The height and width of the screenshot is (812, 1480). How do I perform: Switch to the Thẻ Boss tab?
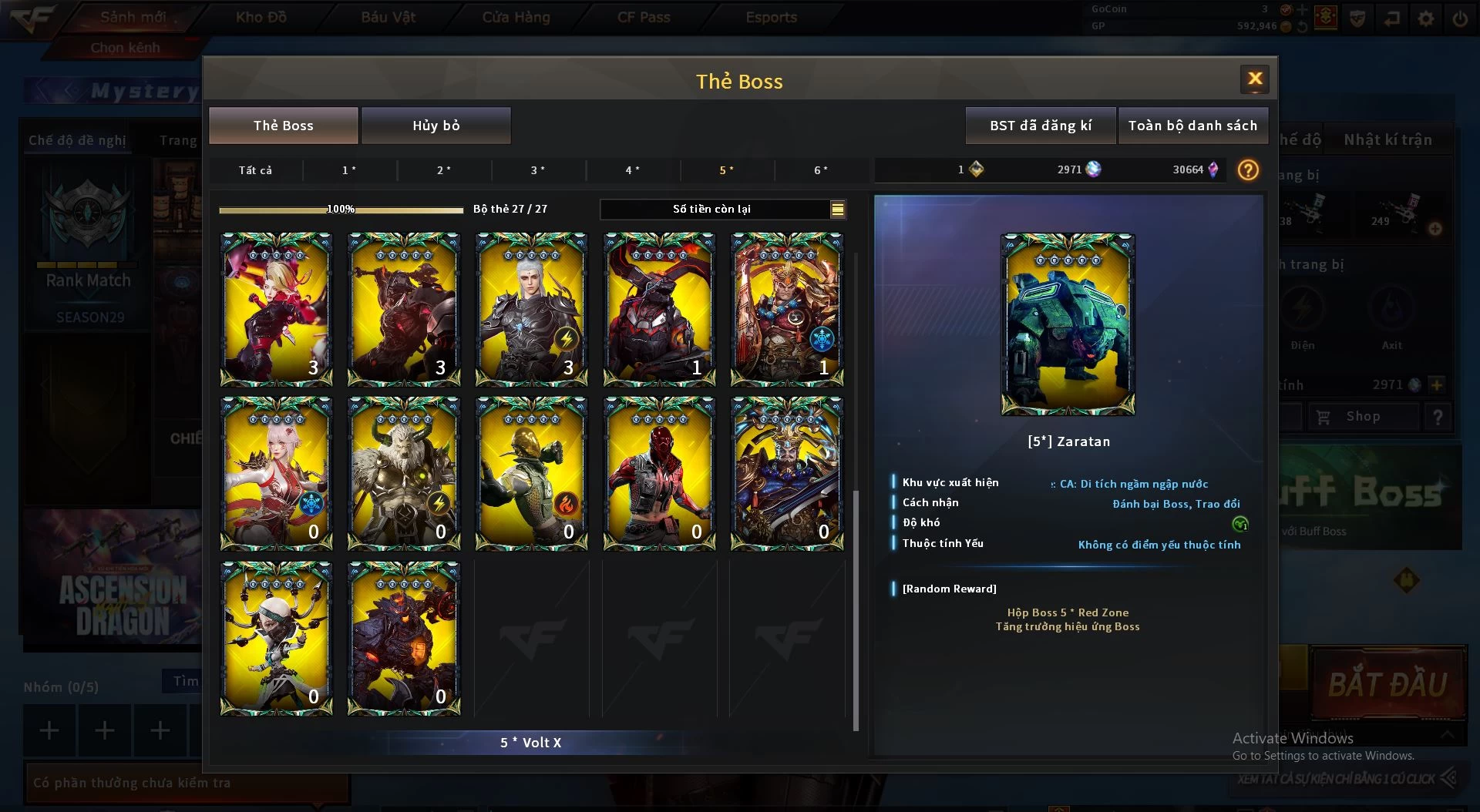[283, 126]
